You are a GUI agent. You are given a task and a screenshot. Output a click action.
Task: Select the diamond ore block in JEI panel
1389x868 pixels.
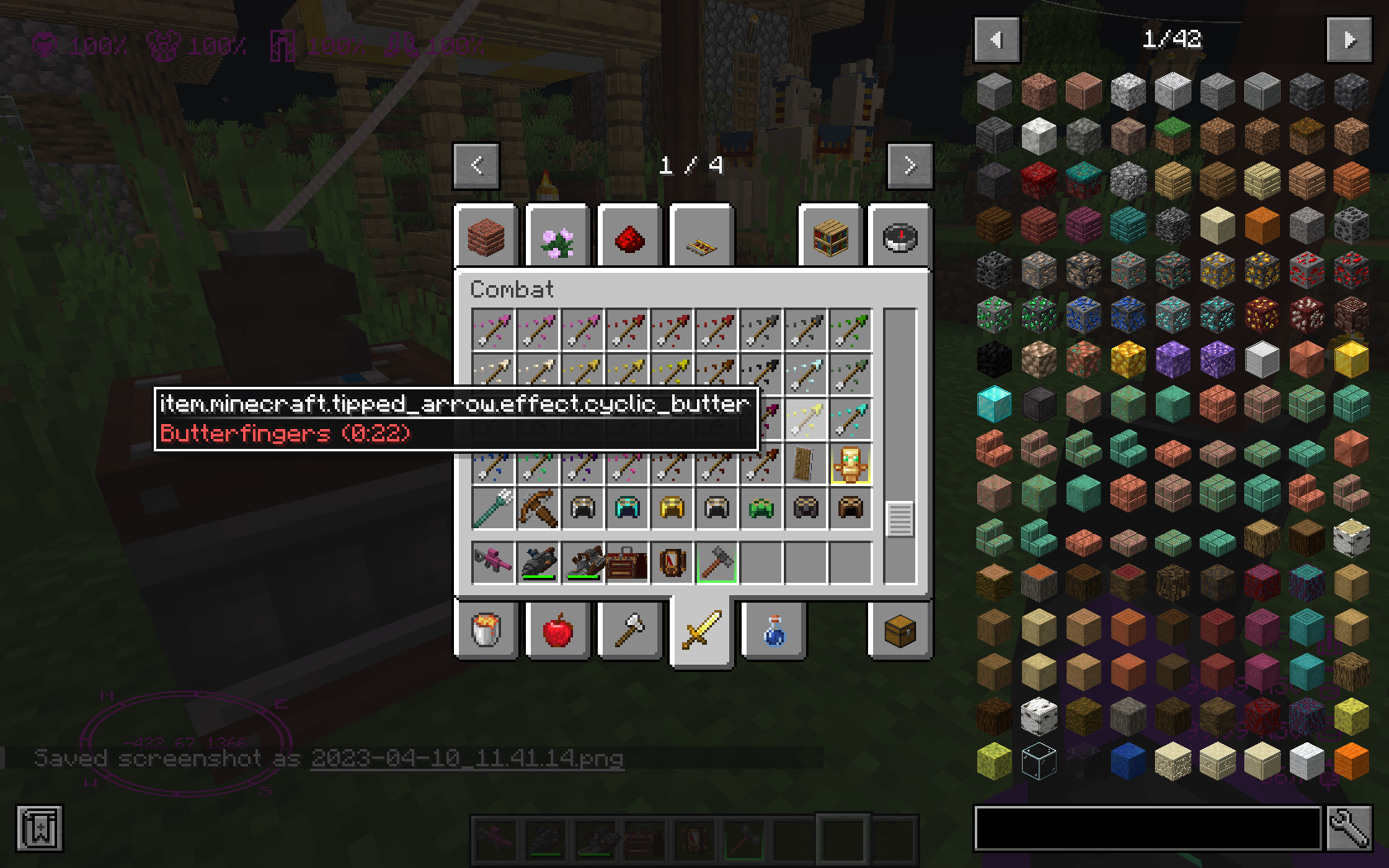(1172, 314)
